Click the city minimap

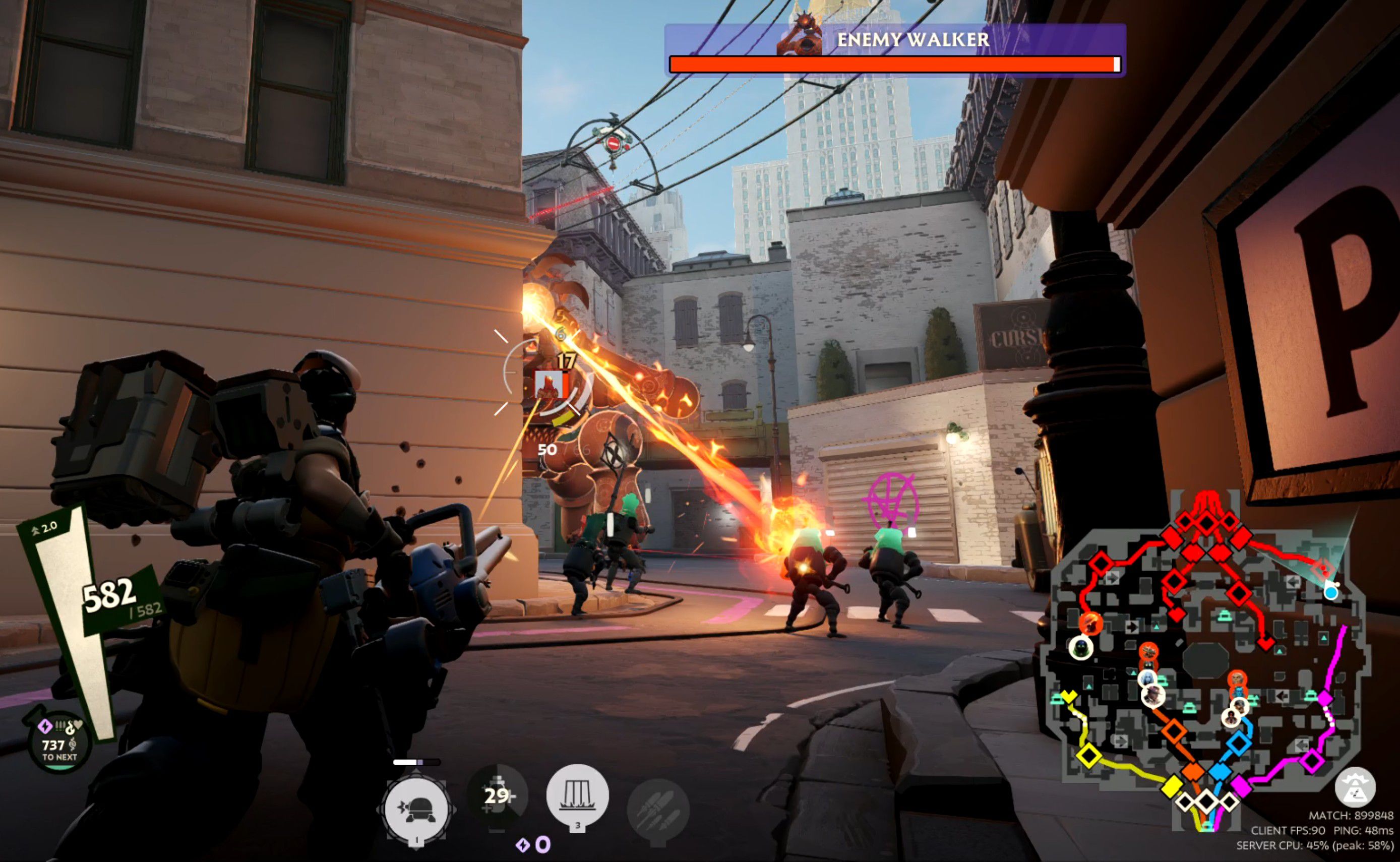1203,656
